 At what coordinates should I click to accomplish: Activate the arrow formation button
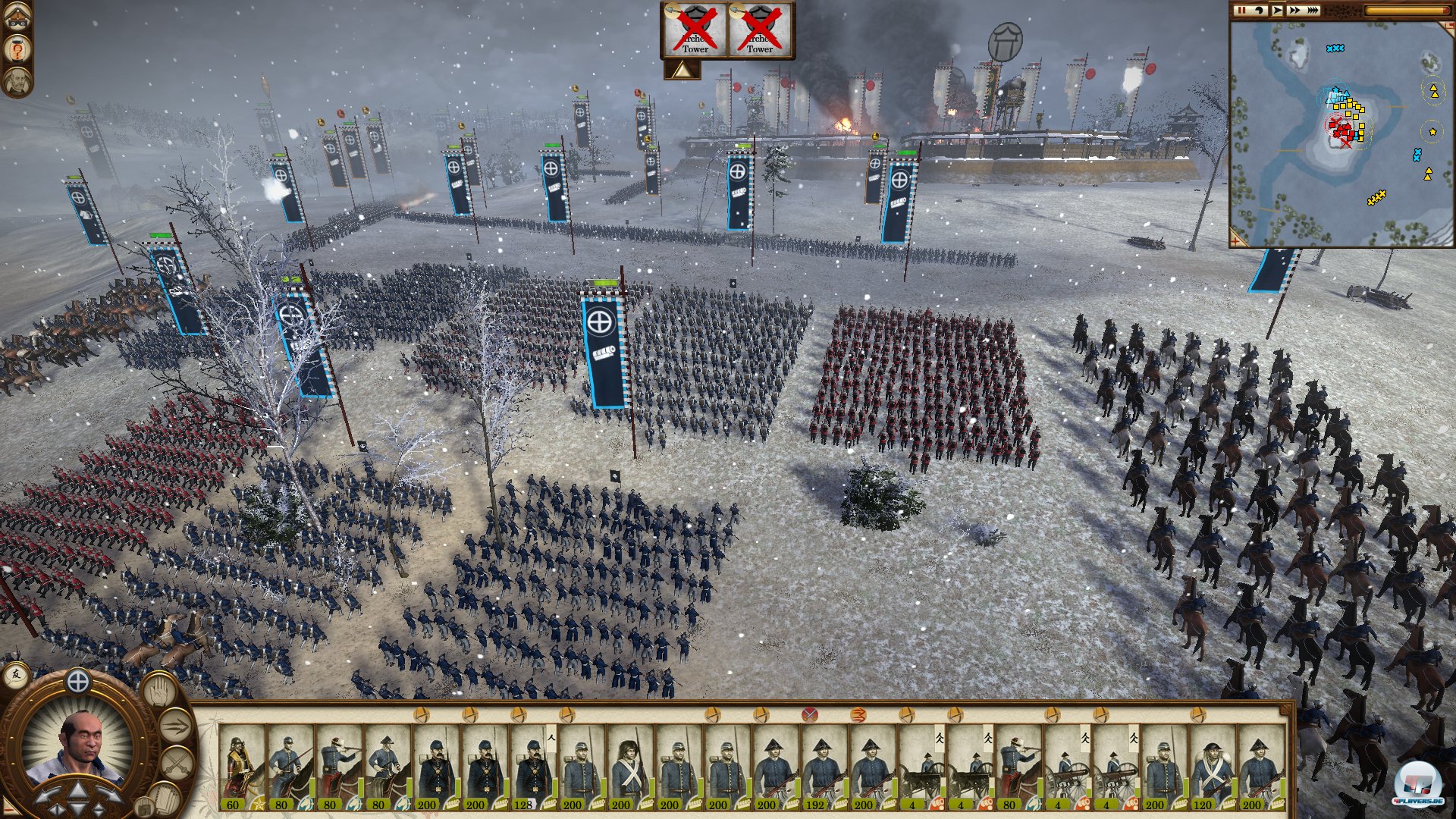pos(174,726)
